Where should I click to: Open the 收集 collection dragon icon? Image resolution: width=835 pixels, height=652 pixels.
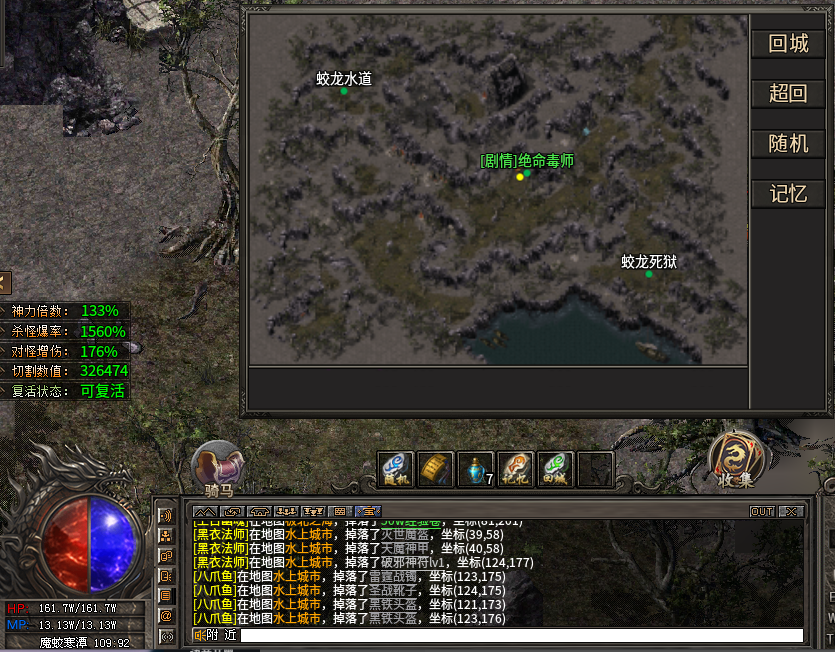click(x=738, y=460)
